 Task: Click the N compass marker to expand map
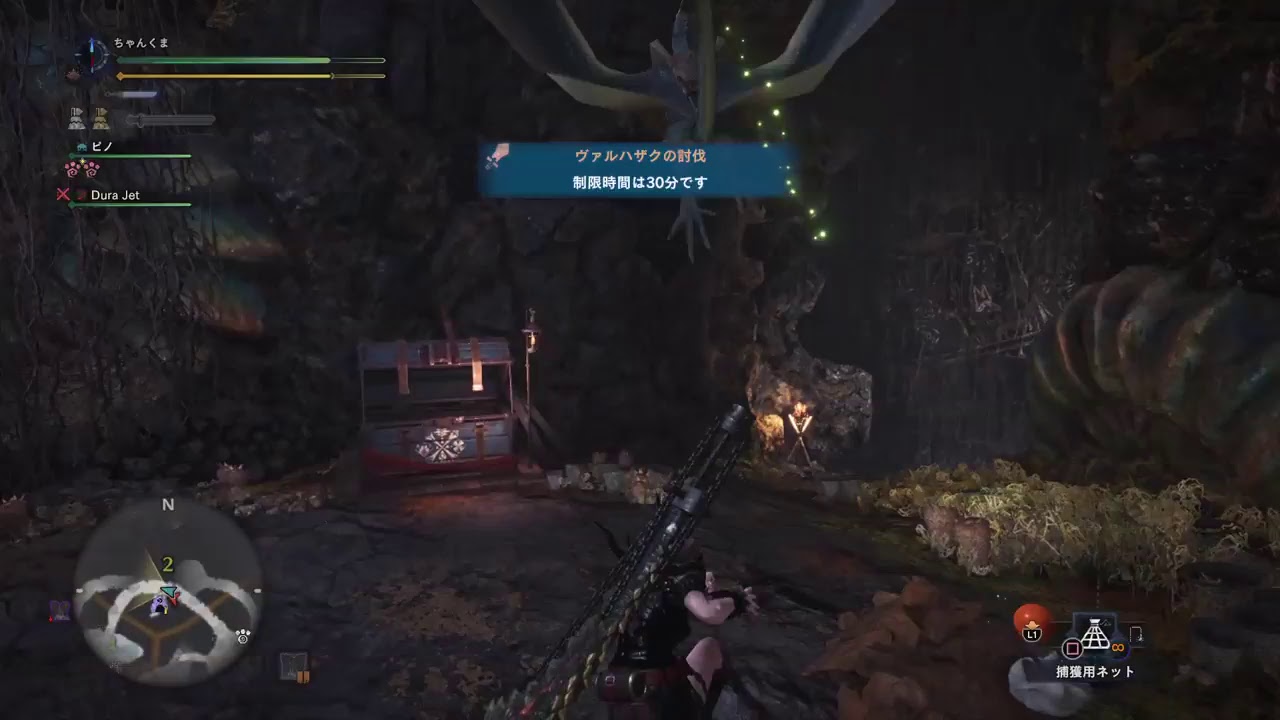(x=168, y=505)
